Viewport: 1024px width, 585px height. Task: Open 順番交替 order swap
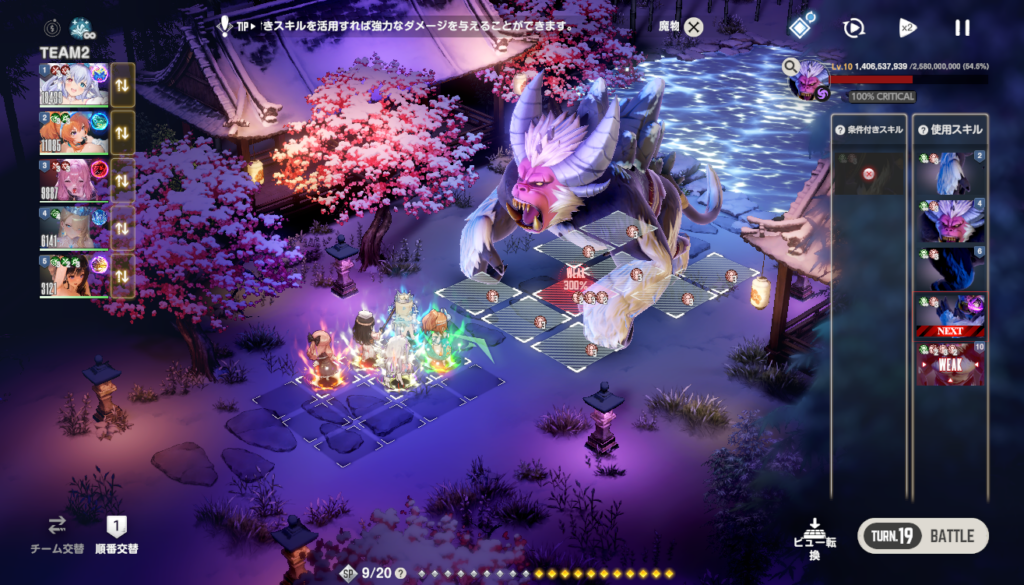tap(116, 535)
